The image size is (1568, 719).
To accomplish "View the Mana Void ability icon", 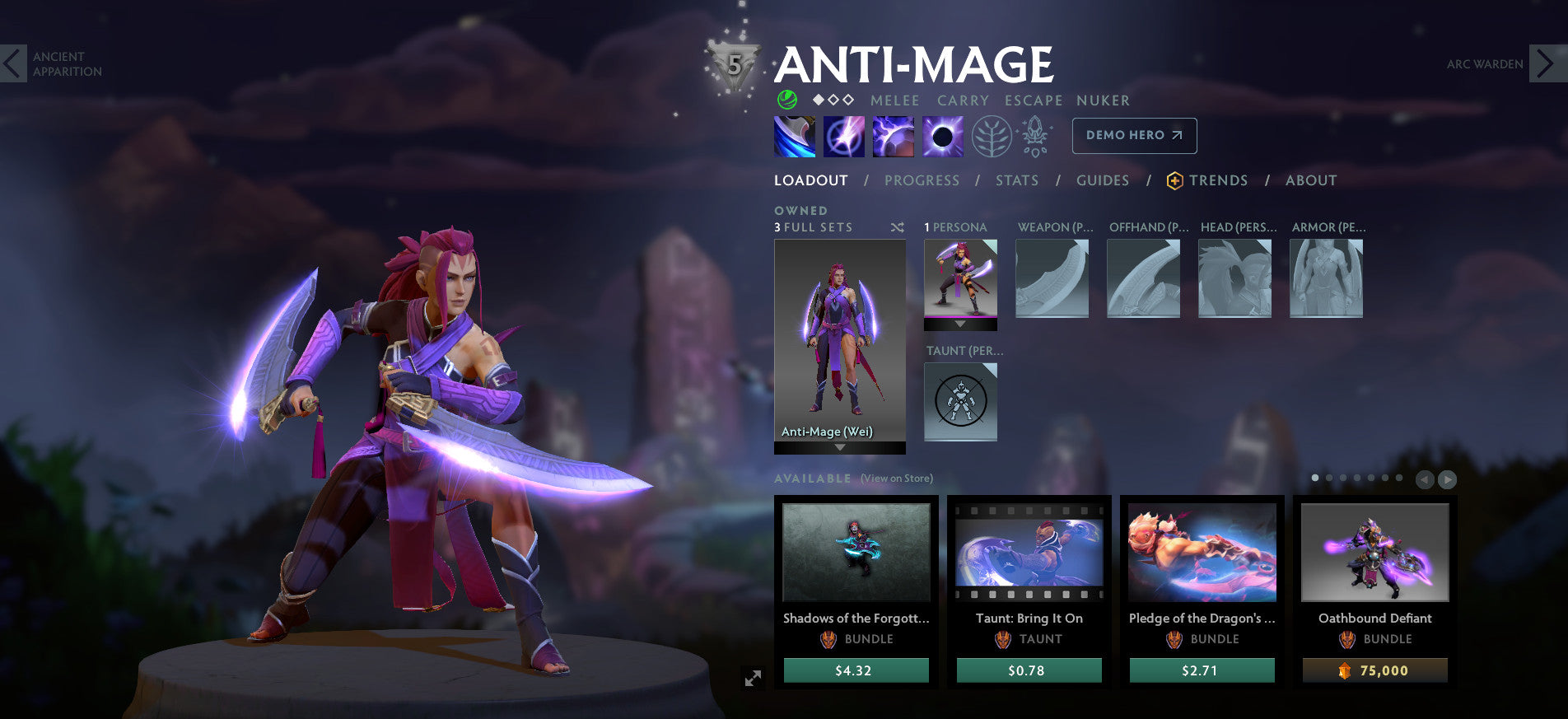I will [941, 137].
